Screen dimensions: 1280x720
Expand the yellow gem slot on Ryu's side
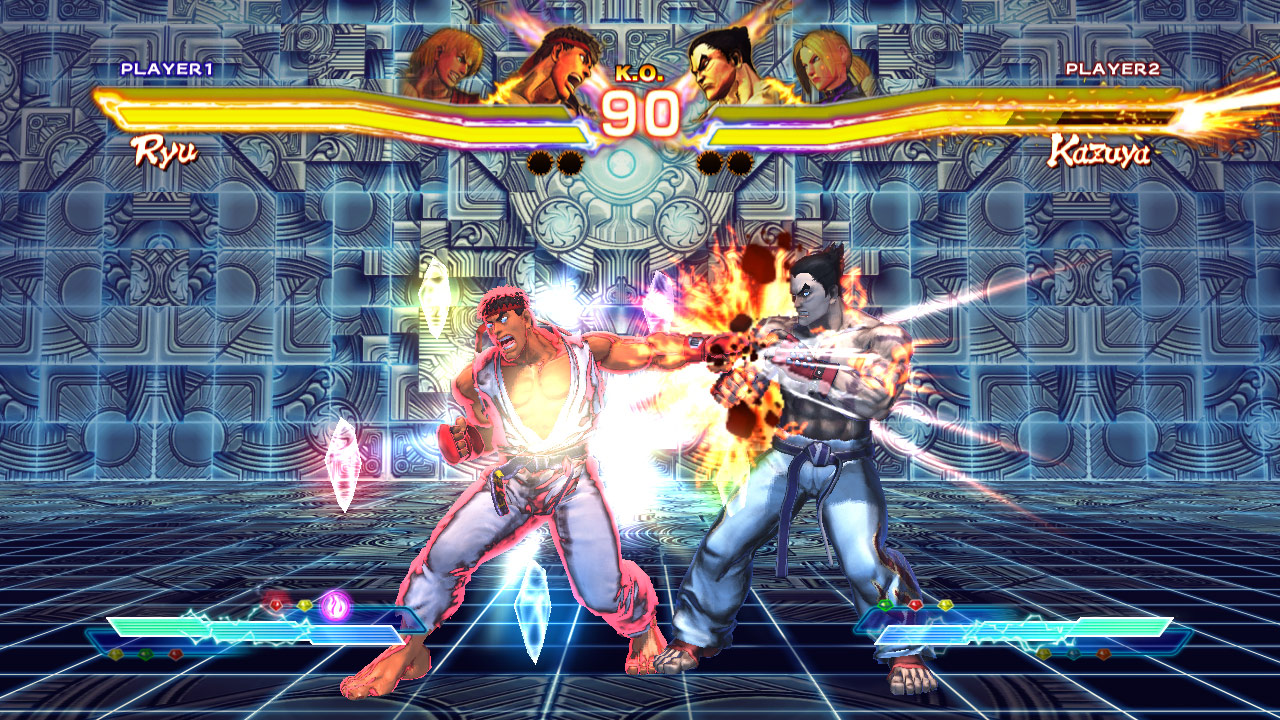[305, 604]
